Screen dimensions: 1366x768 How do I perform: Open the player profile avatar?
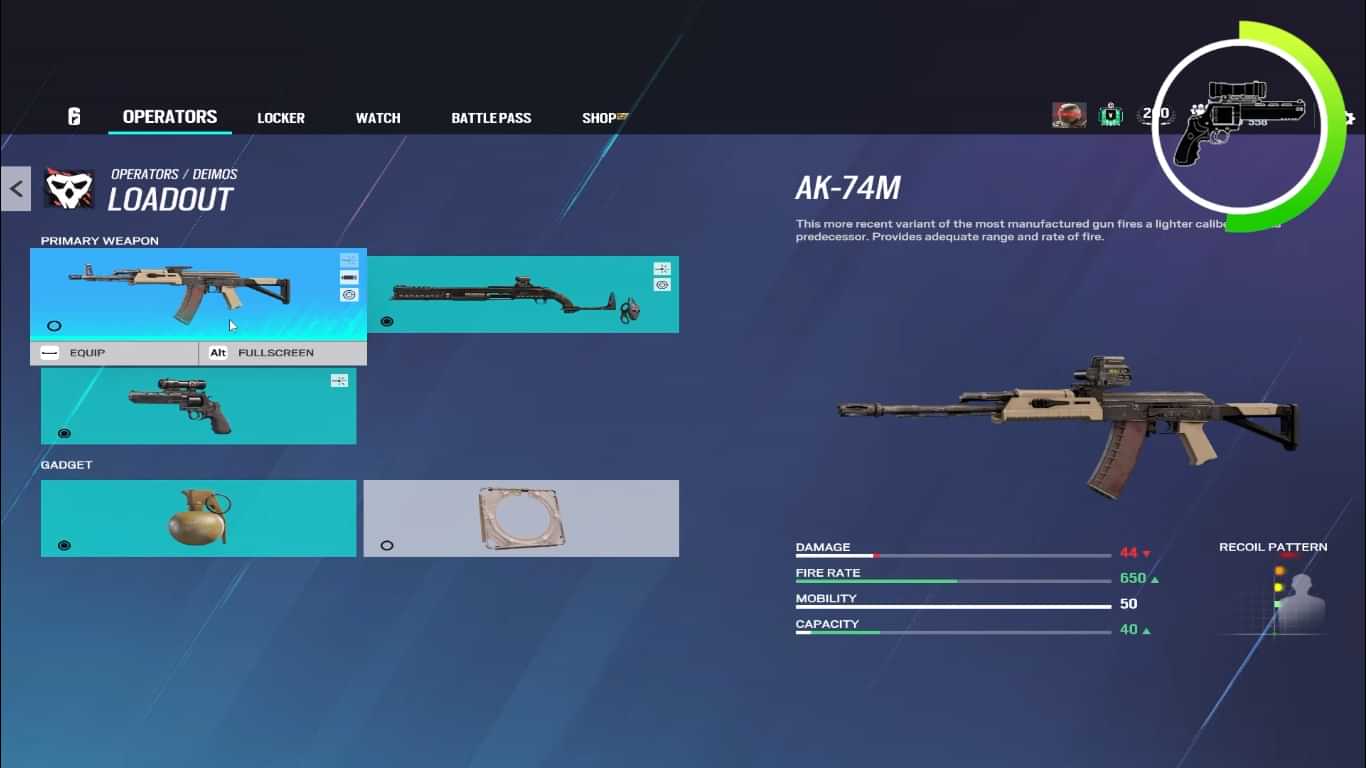pos(1069,116)
